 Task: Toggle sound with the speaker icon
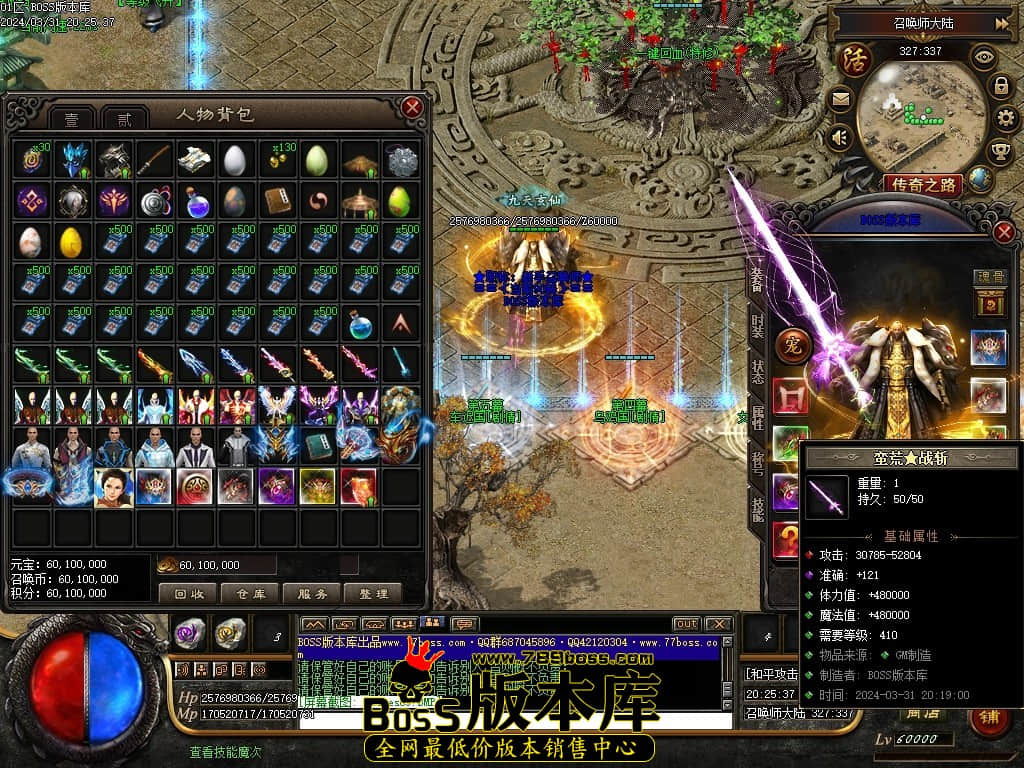(839, 136)
